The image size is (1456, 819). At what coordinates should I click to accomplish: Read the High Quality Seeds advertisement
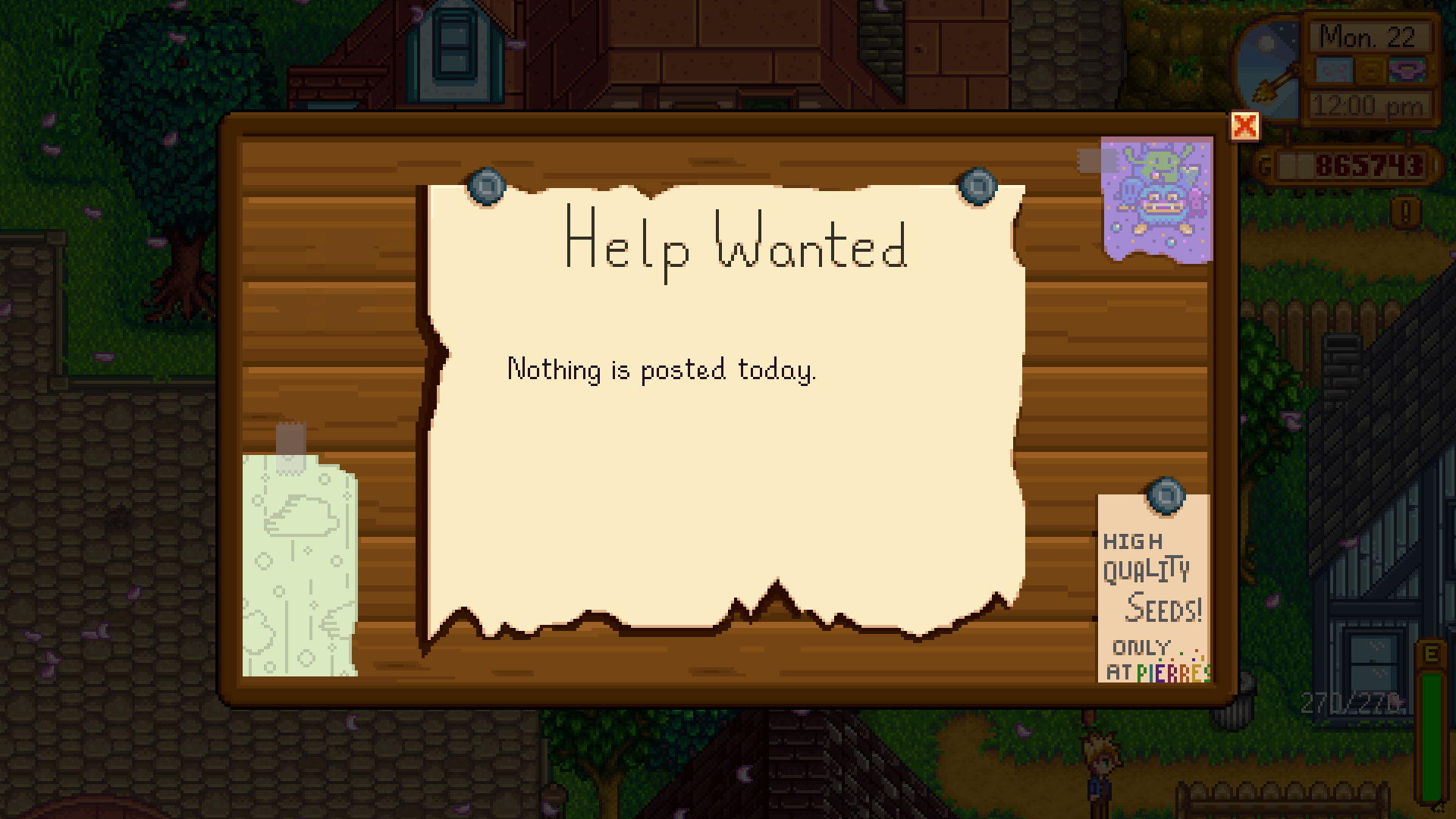point(1154,591)
